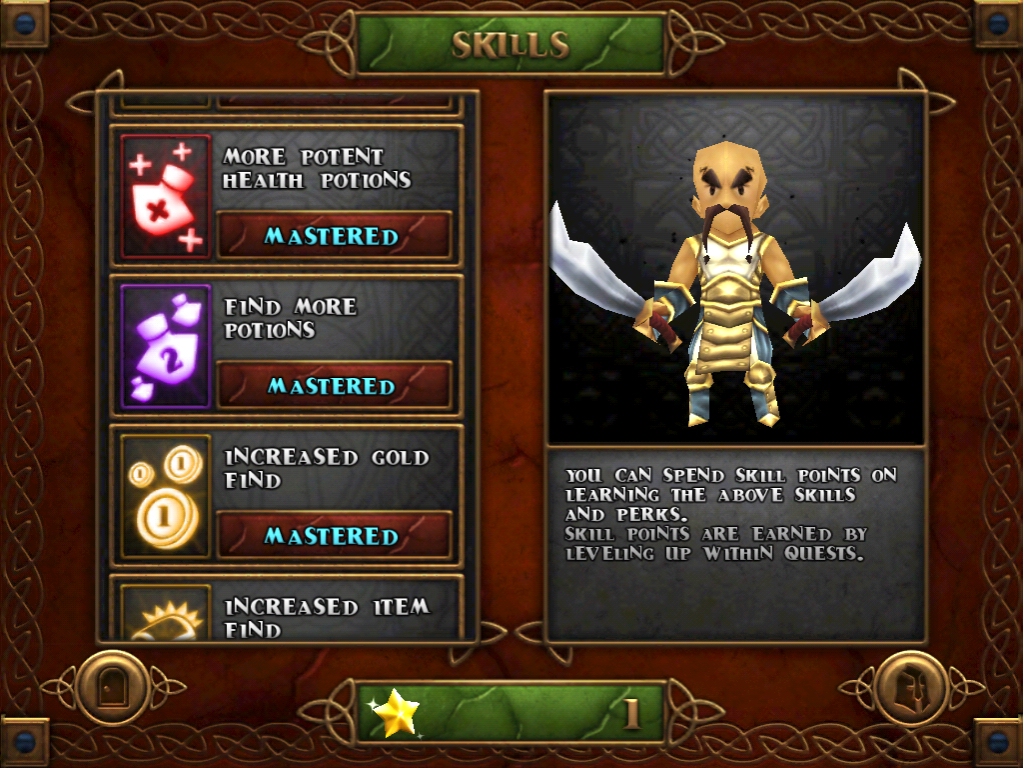Click Mastered button under More Potent Health Potions
The height and width of the screenshot is (768, 1024).
coord(334,236)
